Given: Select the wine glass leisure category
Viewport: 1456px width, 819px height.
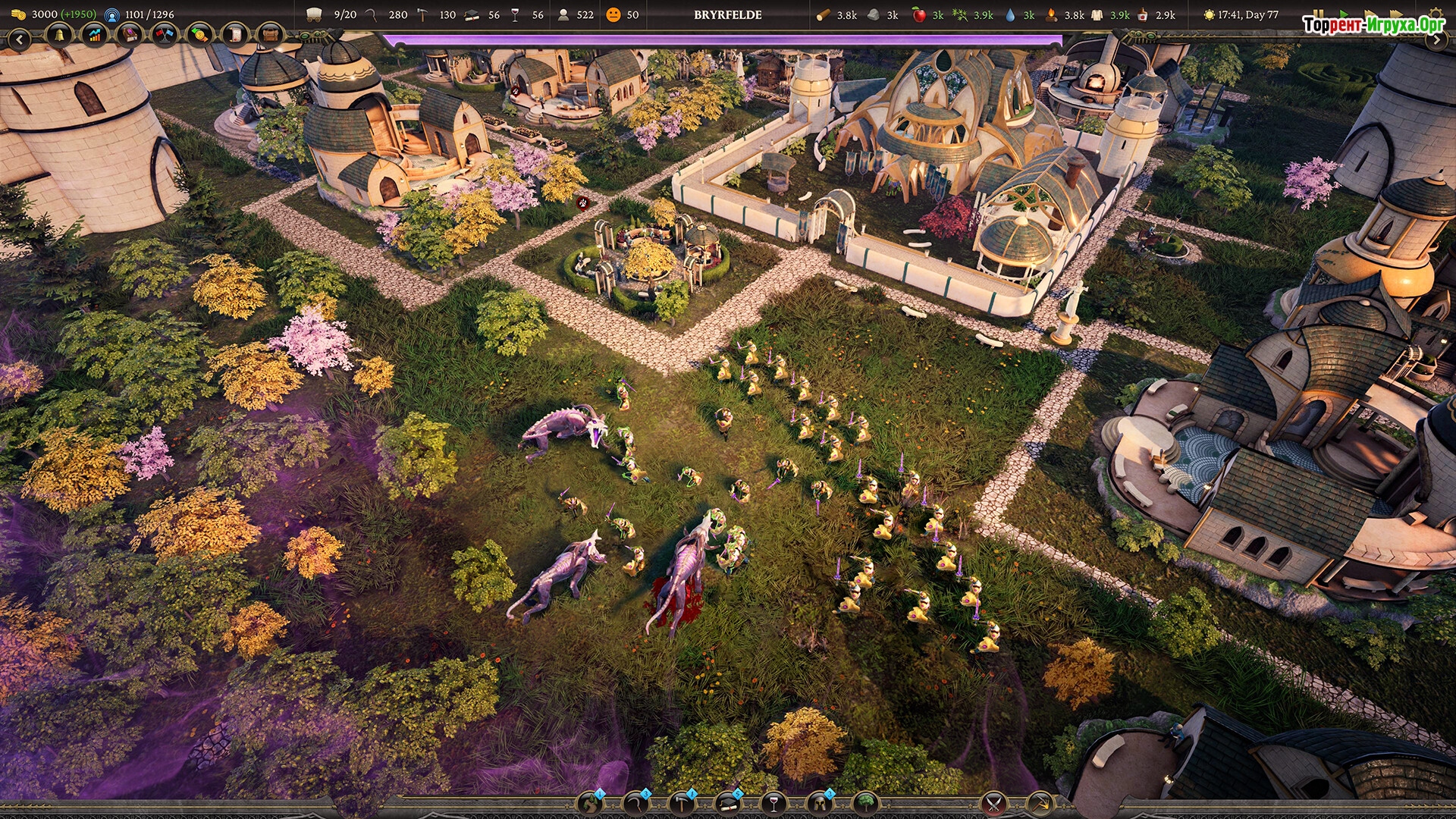Looking at the screenshot, I should 773,803.
